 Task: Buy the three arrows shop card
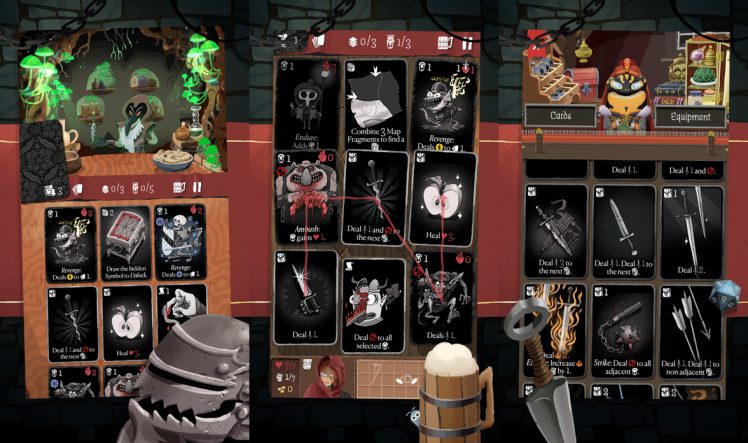pos(691,334)
